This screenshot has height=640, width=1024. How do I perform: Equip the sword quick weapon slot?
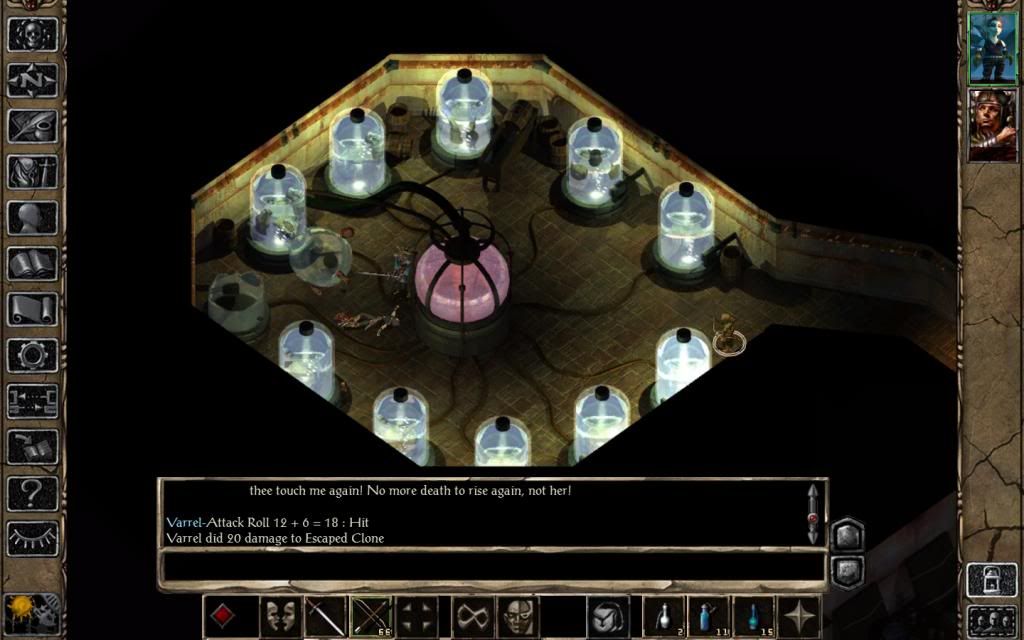pos(326,616)
